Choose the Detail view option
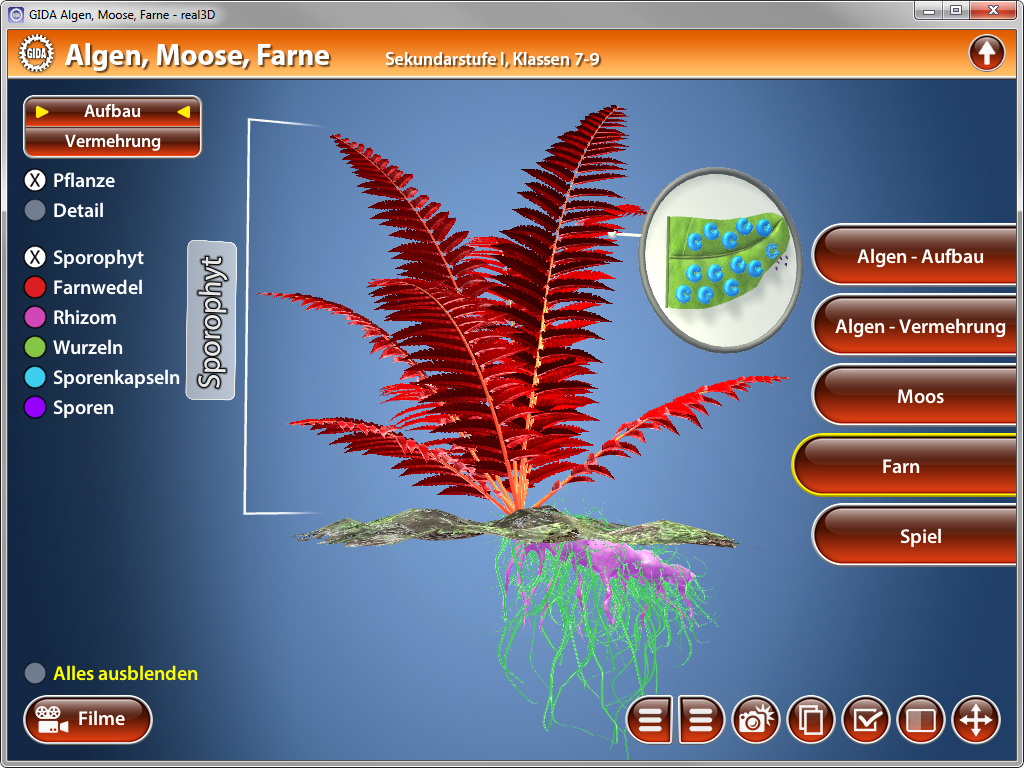The width and height of the screenshot is (1024, 768). pyautogui.click(x=36, y=211)
